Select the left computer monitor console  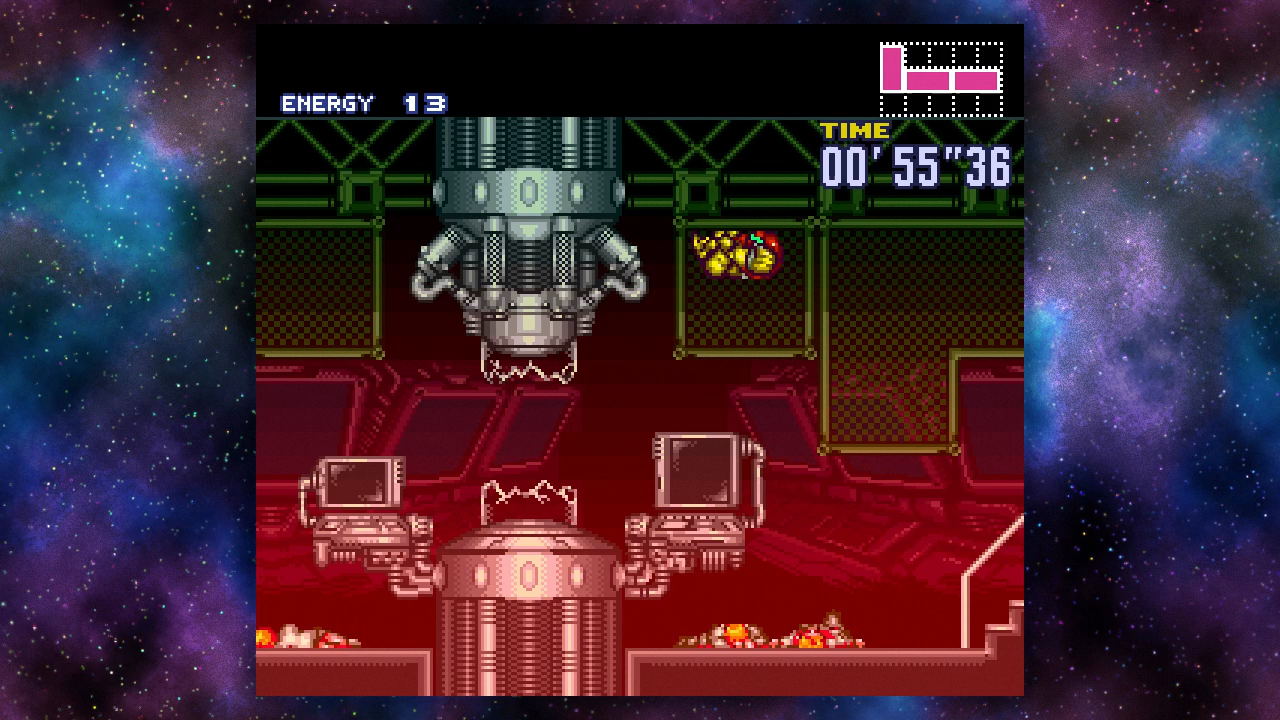[360, 480]
